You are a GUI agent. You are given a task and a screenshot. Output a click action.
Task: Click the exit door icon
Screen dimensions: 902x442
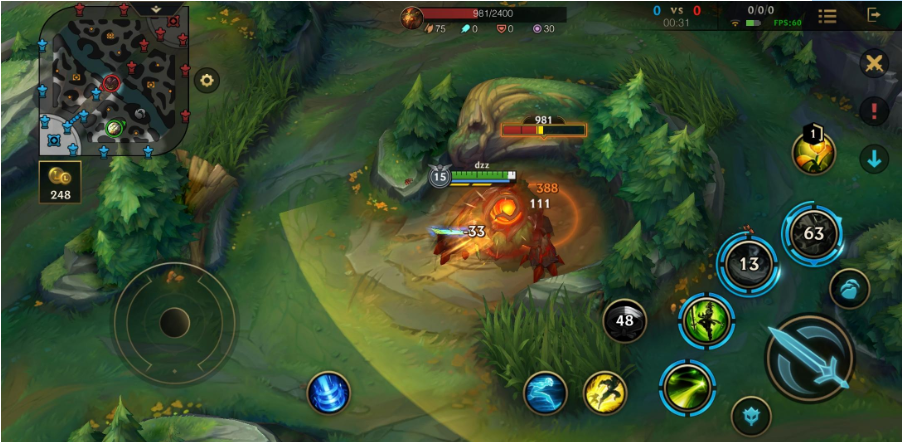coord(874,16)
